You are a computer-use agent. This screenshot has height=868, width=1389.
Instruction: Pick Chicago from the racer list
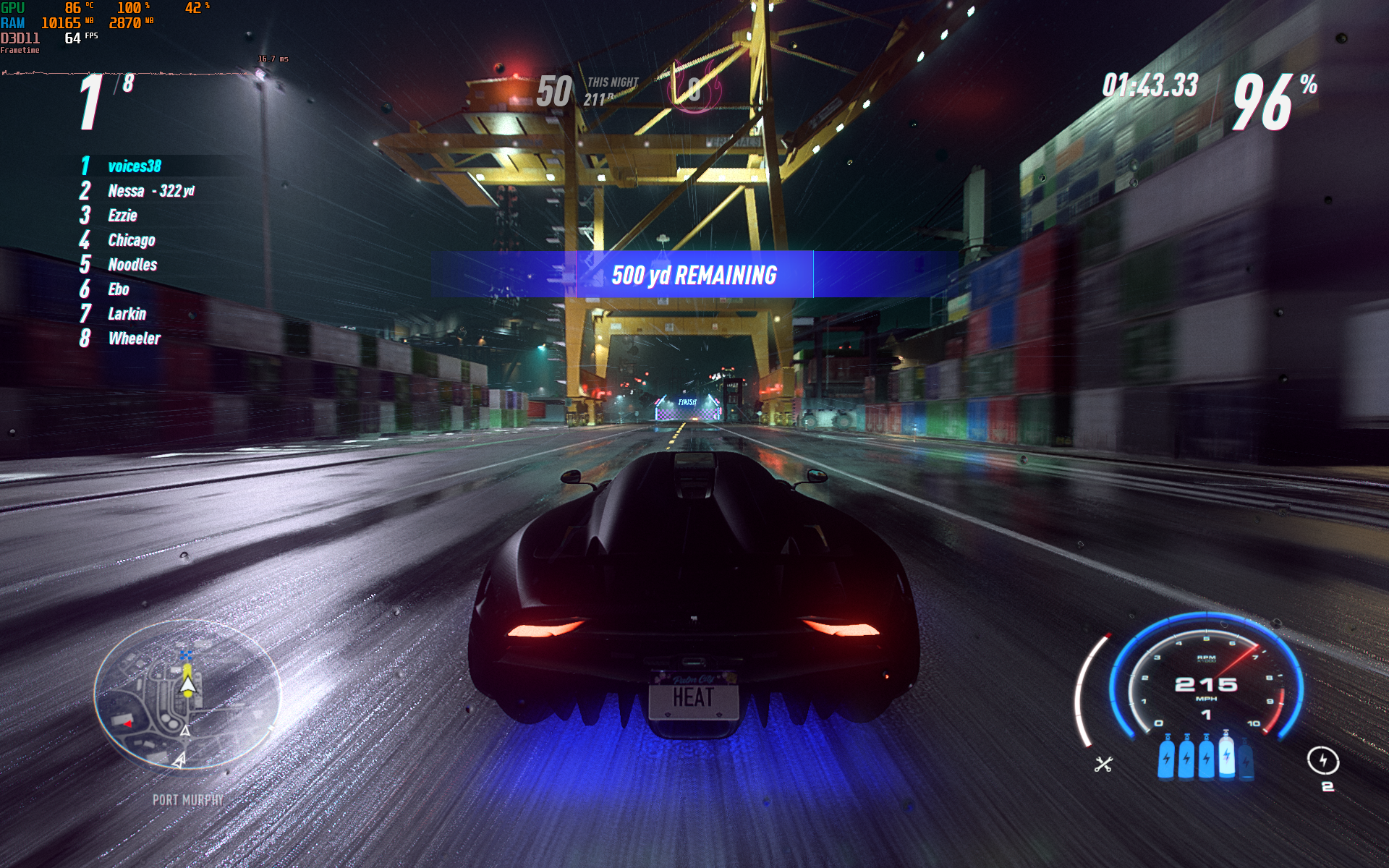(131, 240)
